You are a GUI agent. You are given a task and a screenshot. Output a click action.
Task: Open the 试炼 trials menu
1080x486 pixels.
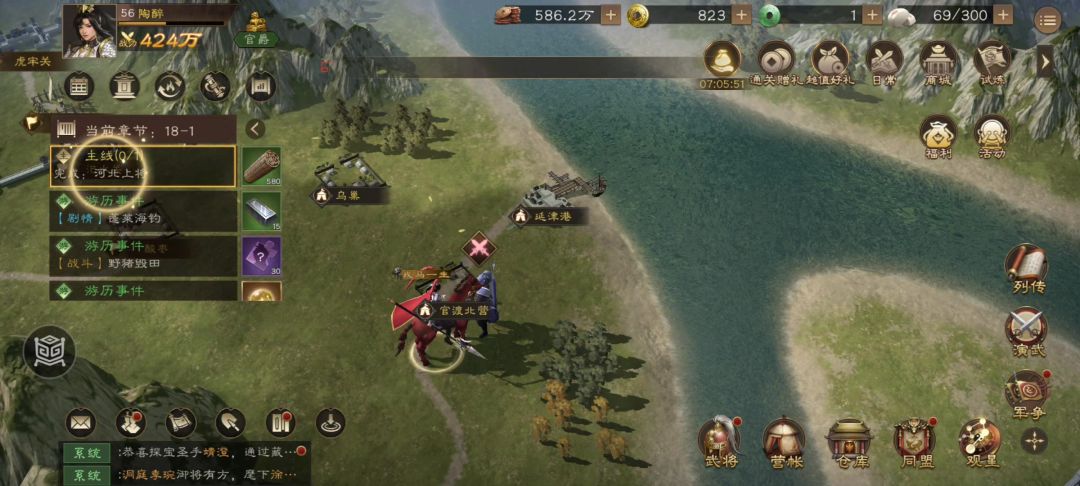992,63
